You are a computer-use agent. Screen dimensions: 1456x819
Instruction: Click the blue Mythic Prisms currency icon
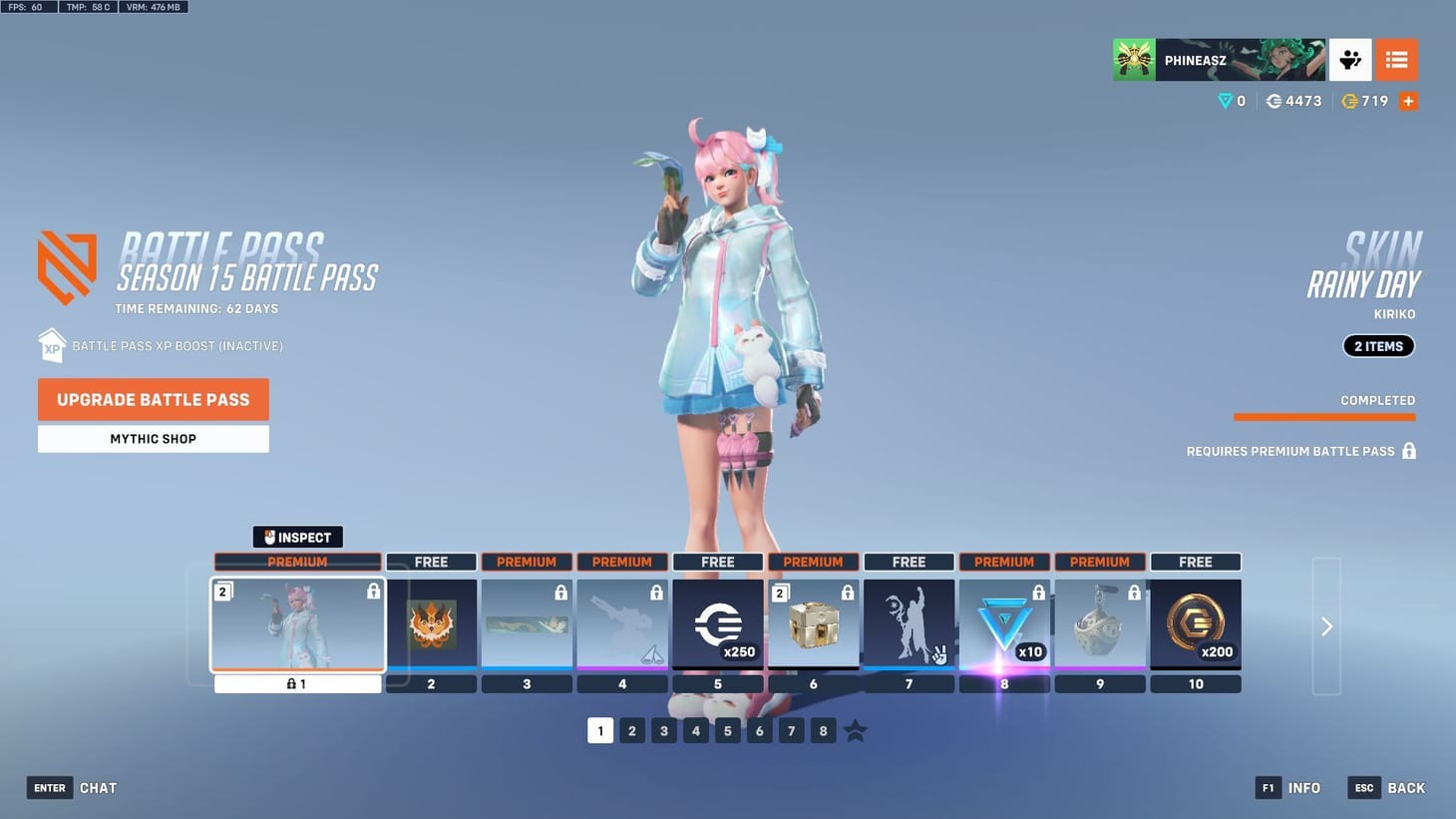[1225, 101]
